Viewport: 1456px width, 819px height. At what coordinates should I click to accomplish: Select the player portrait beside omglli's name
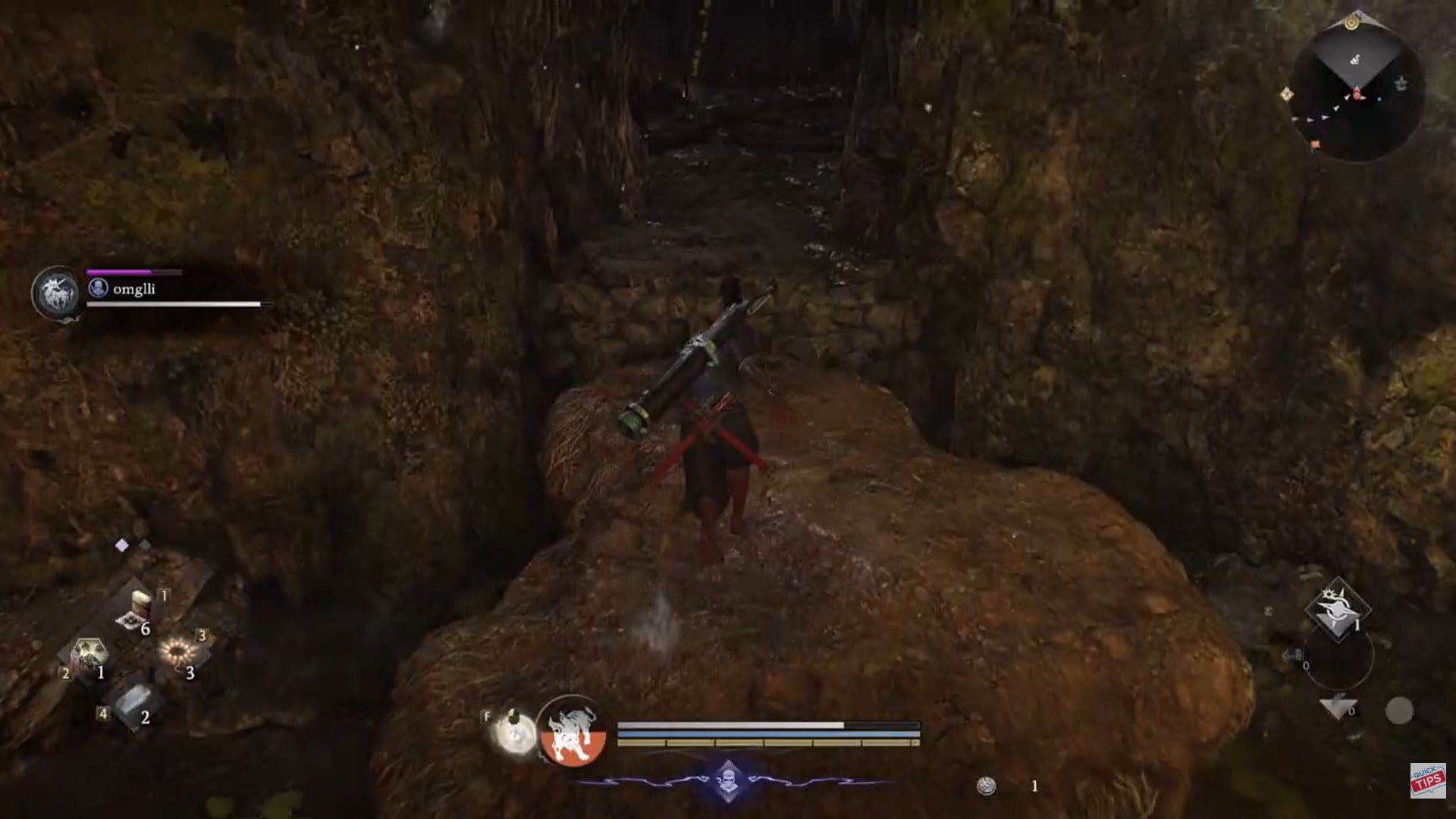point(99,288)
